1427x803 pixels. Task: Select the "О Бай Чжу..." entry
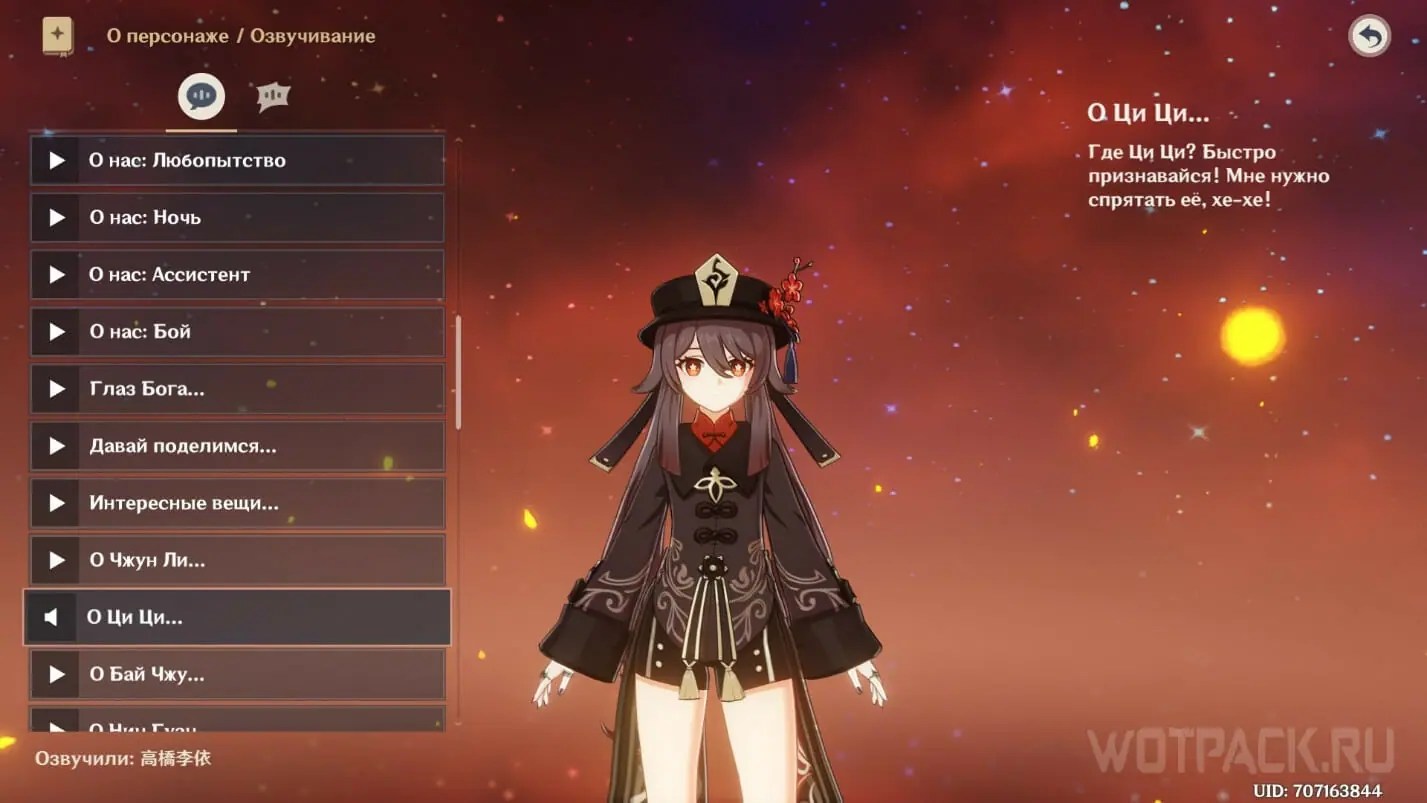pyautogui.click(x=236, y=675)
